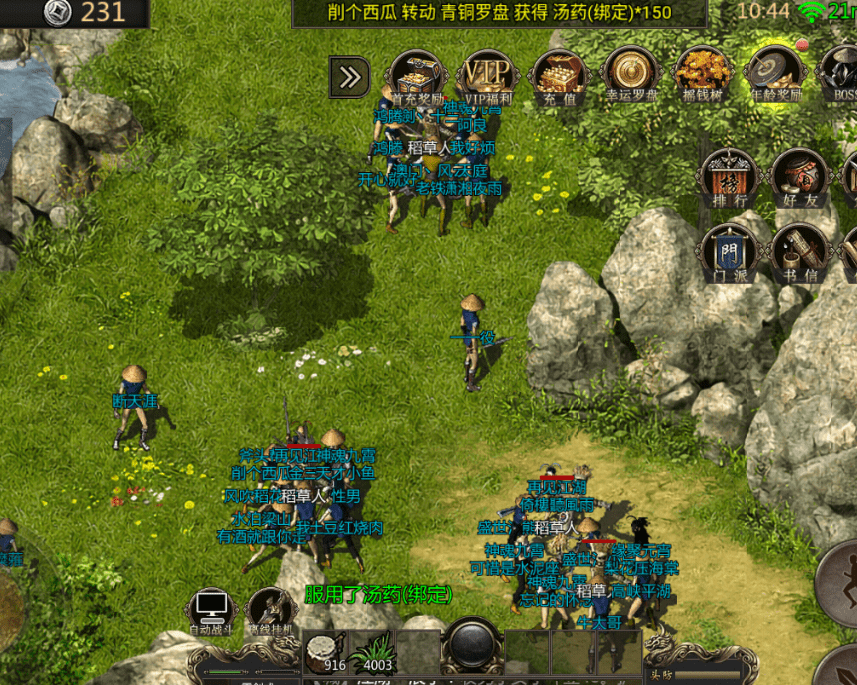The image size is (857, 685).
Task: Open the 首充奖励 first-recharge reward chest
Action: tap(416, 74)
